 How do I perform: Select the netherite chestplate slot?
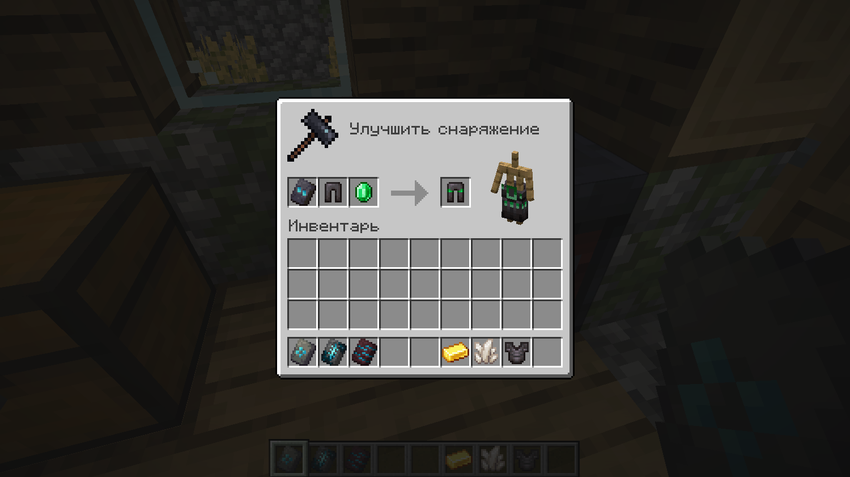[x=517, y=352]
